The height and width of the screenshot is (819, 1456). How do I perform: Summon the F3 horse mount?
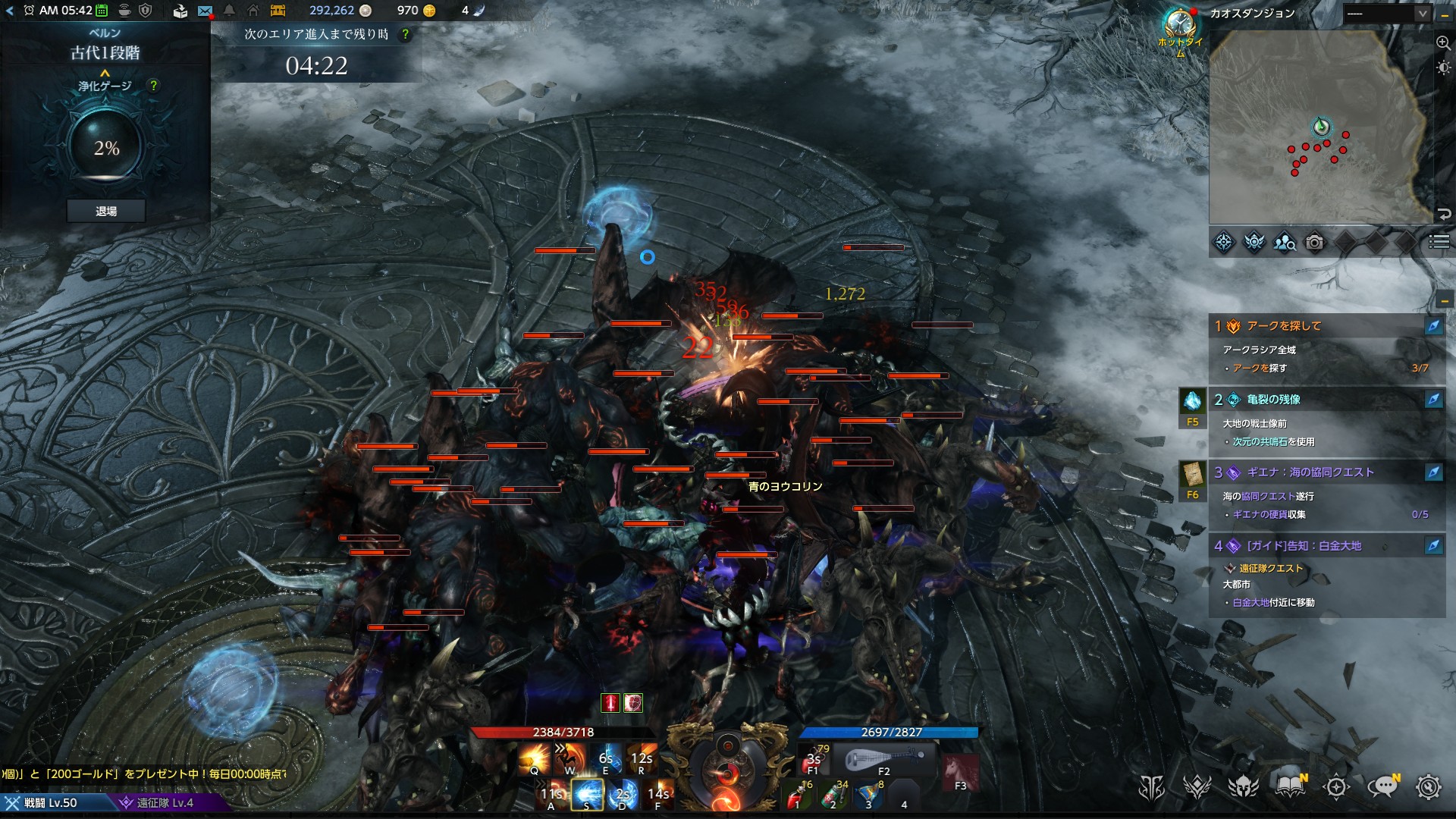(x=960, y=772)
